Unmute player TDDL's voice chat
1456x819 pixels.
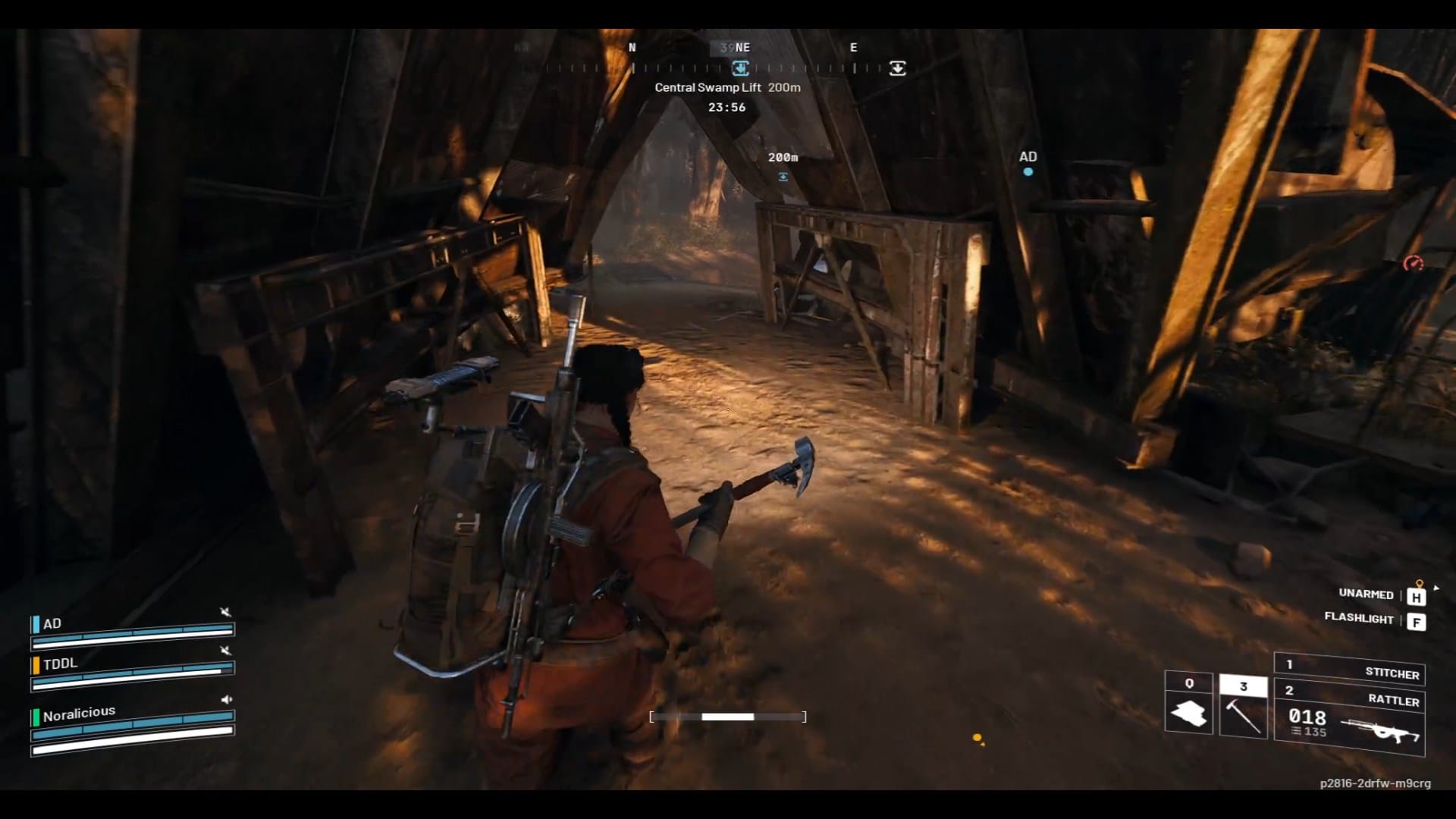point(225,651)
